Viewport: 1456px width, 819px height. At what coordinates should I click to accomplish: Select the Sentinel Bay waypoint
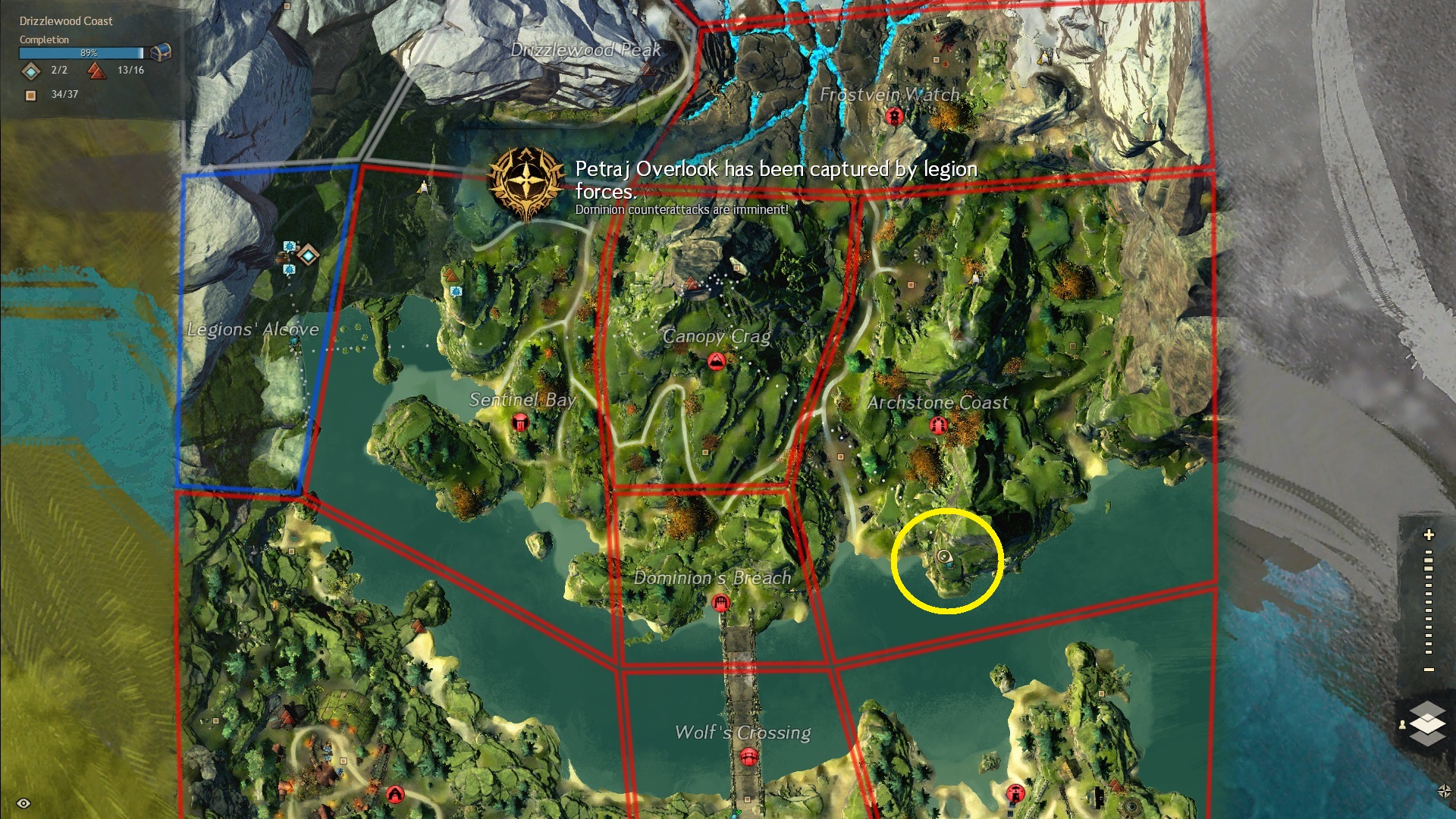(x=520, y=422)
